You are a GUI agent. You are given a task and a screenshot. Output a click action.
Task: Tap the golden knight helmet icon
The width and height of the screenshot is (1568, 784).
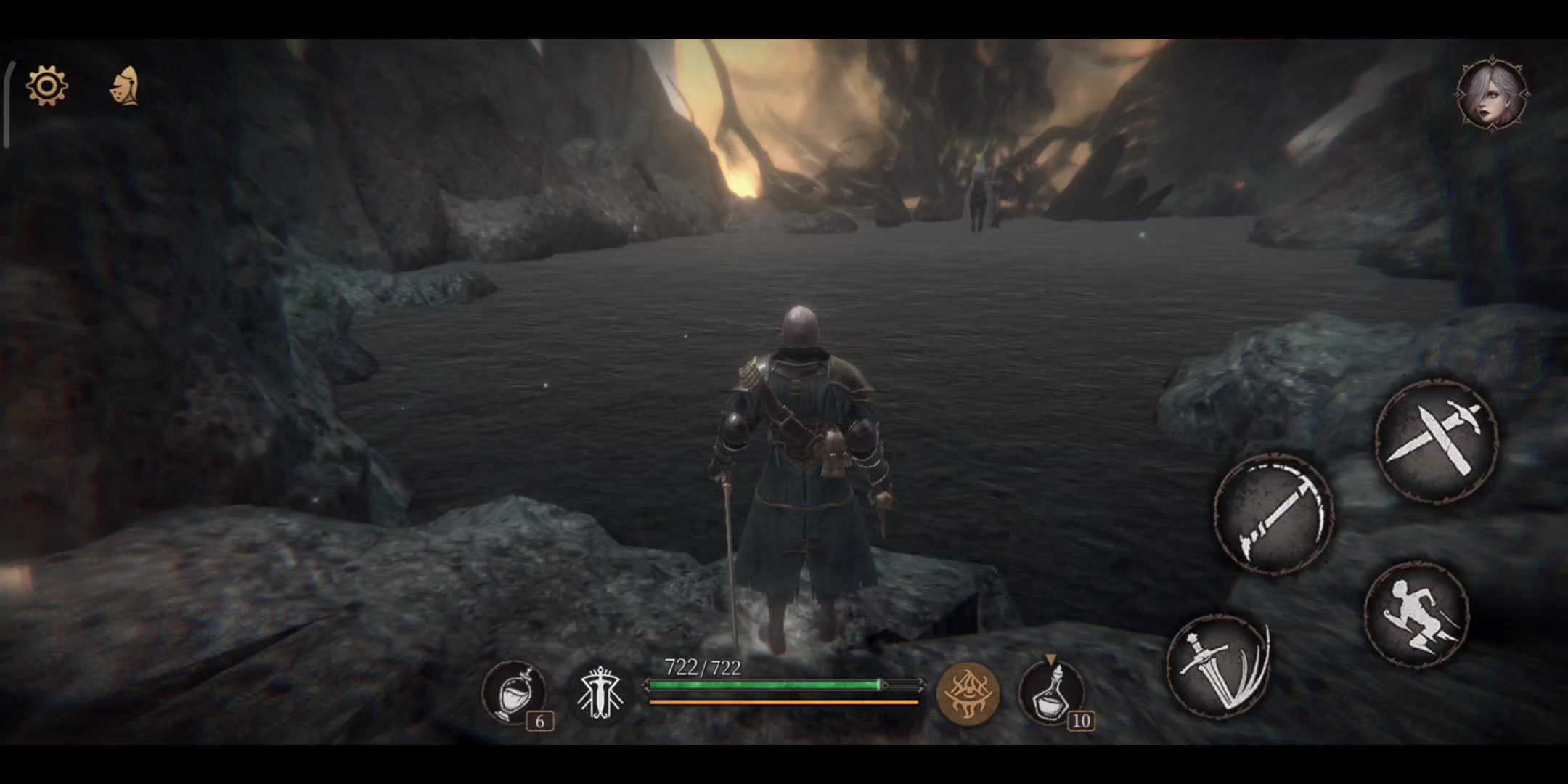[x=125, y=86]
